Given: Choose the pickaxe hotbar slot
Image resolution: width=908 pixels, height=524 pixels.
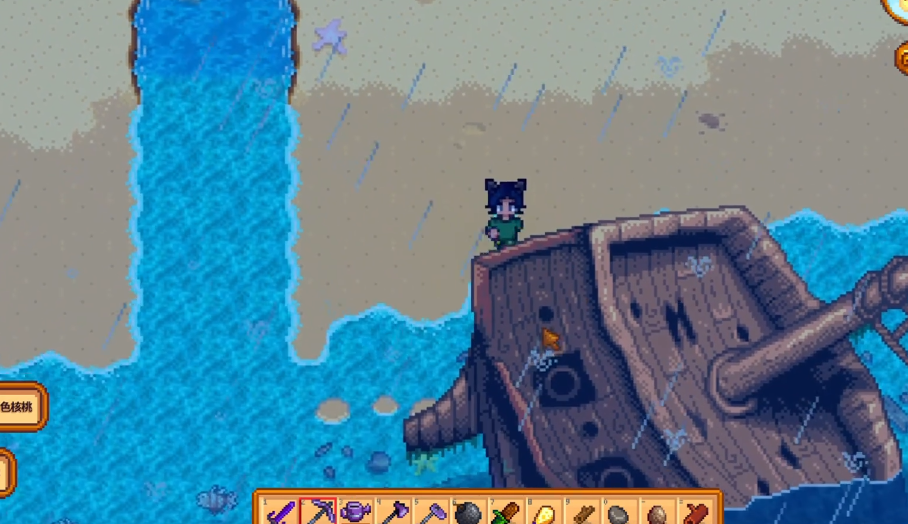Looking at the screenshot, I should coord(318,513).
